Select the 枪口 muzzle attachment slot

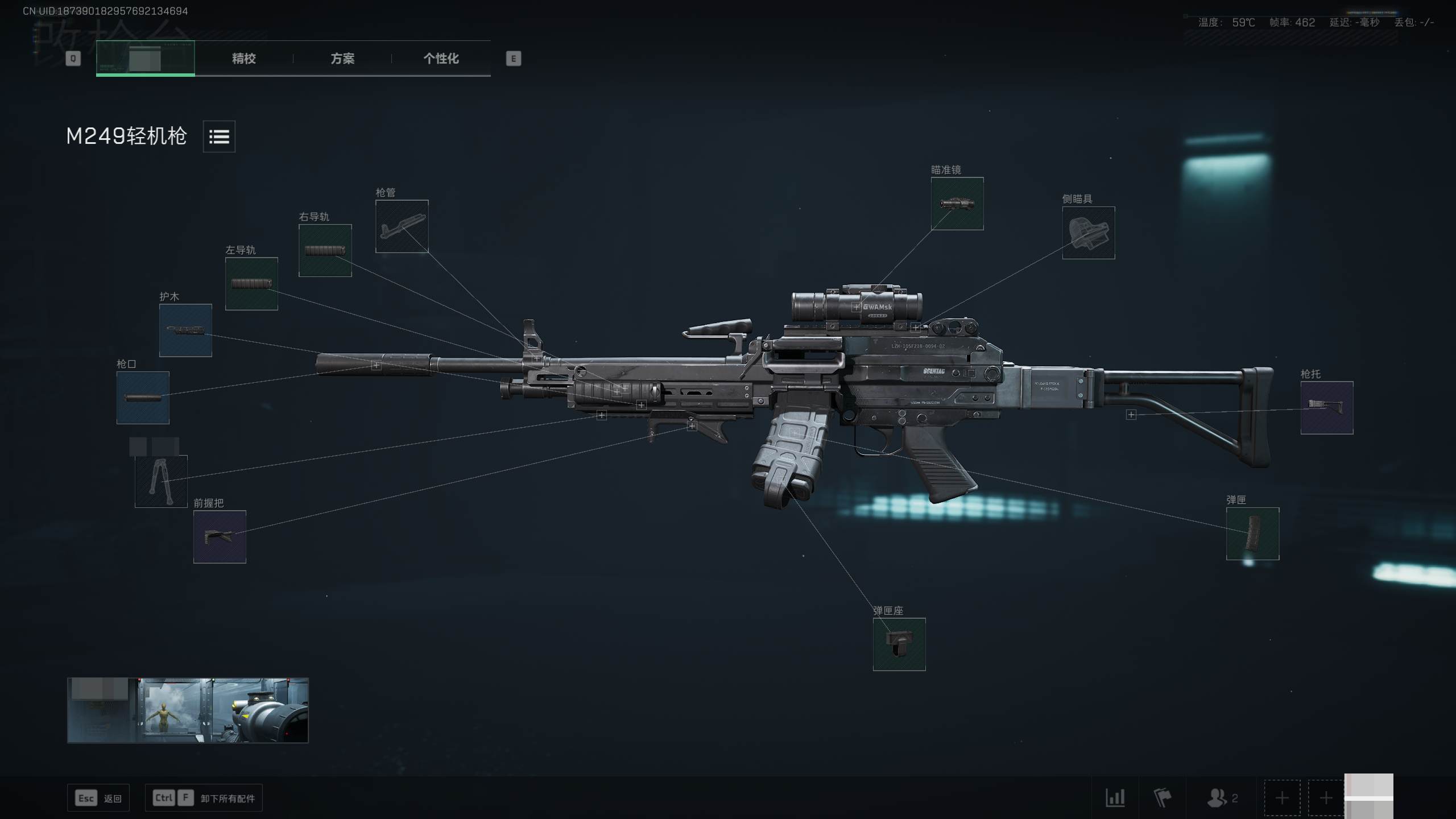pyautogui.click(x=143, y=398)
